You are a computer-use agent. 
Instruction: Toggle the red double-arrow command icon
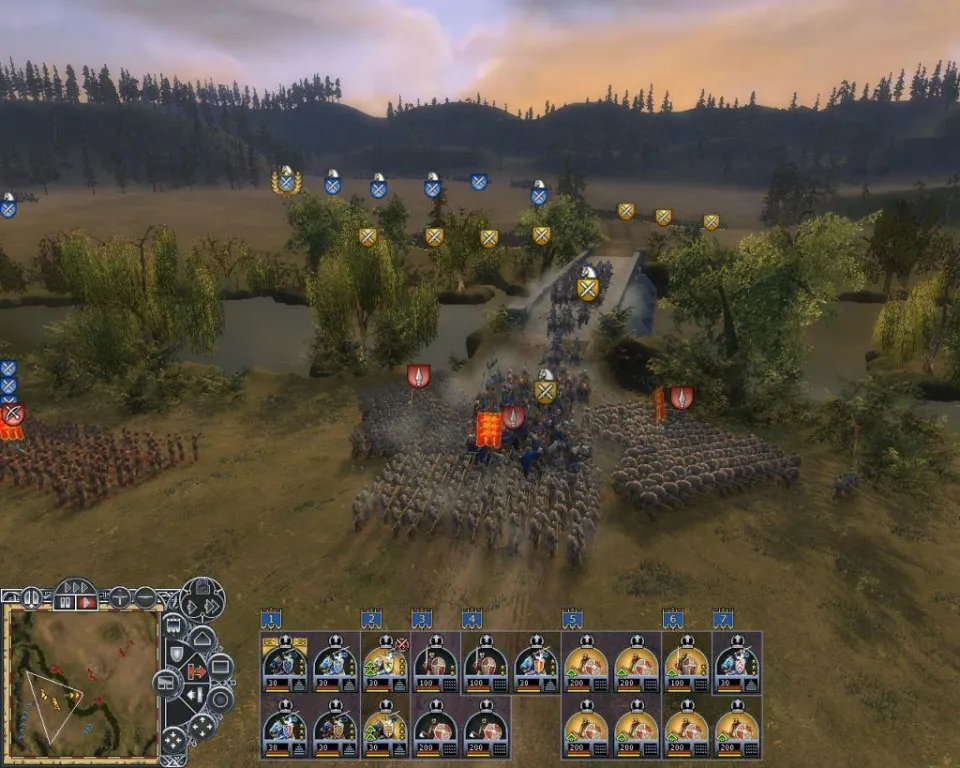coord(197,670)
